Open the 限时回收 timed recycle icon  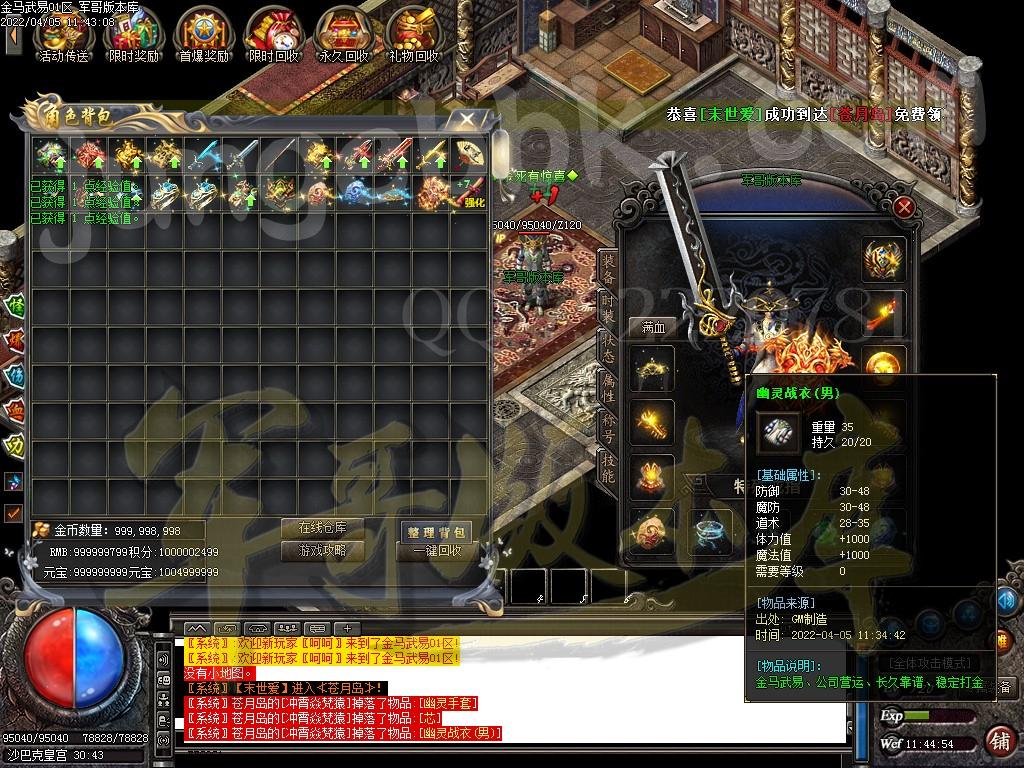click(x=273, y=34)
